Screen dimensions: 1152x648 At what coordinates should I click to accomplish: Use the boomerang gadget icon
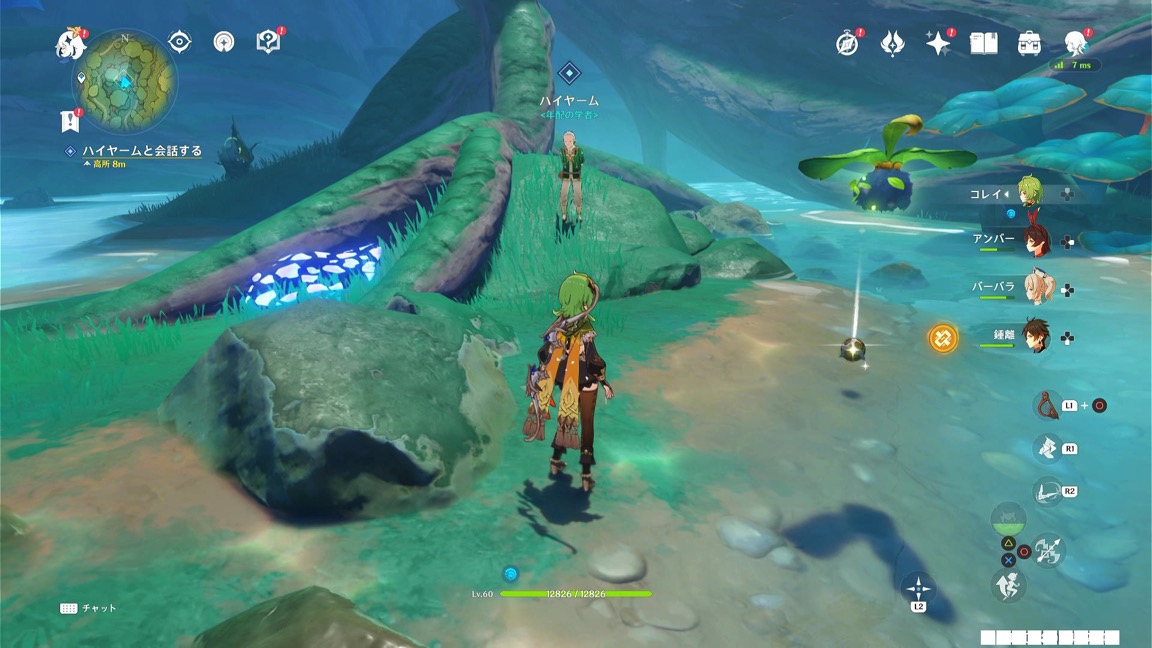click(1046, 404)
